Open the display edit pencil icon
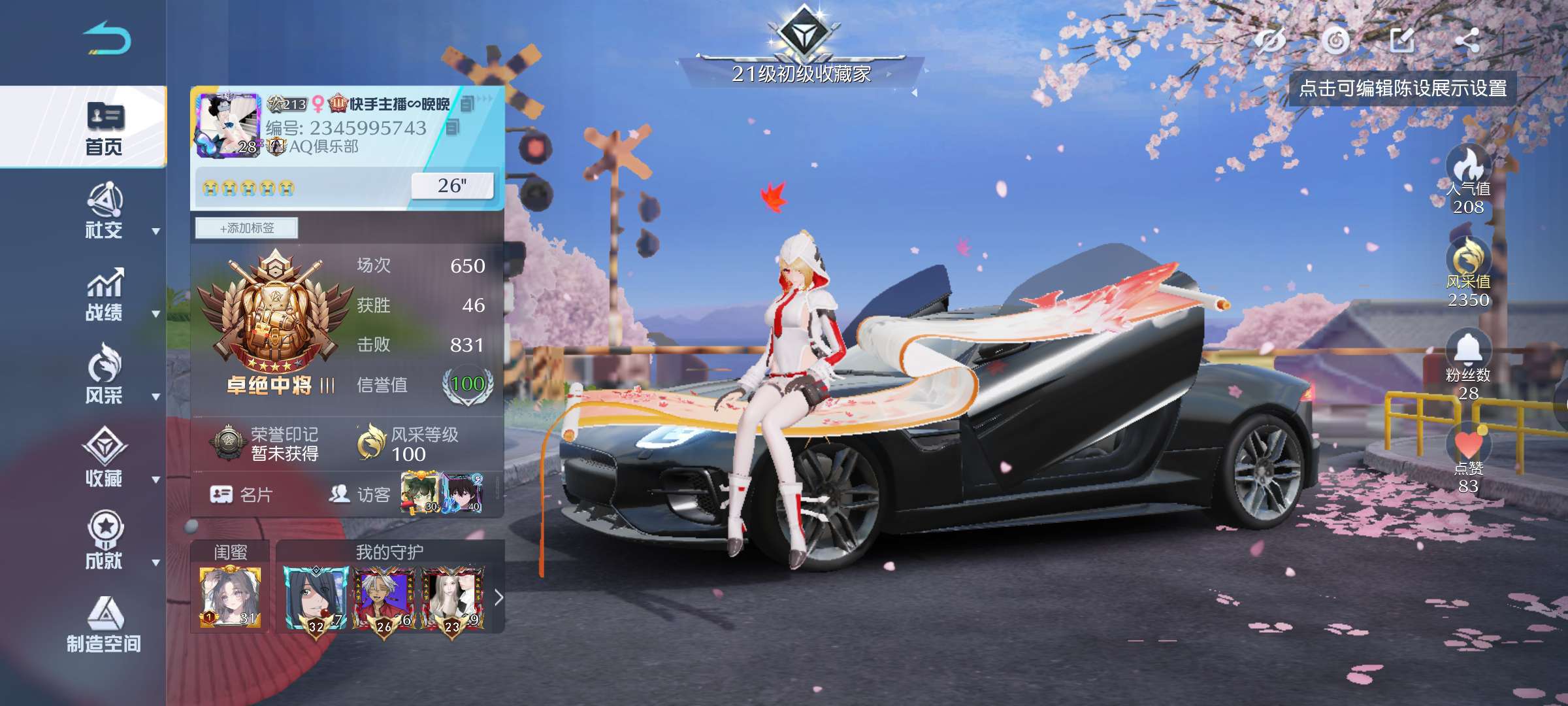This screenshot has width=1568, height=706. [1401, 41]
